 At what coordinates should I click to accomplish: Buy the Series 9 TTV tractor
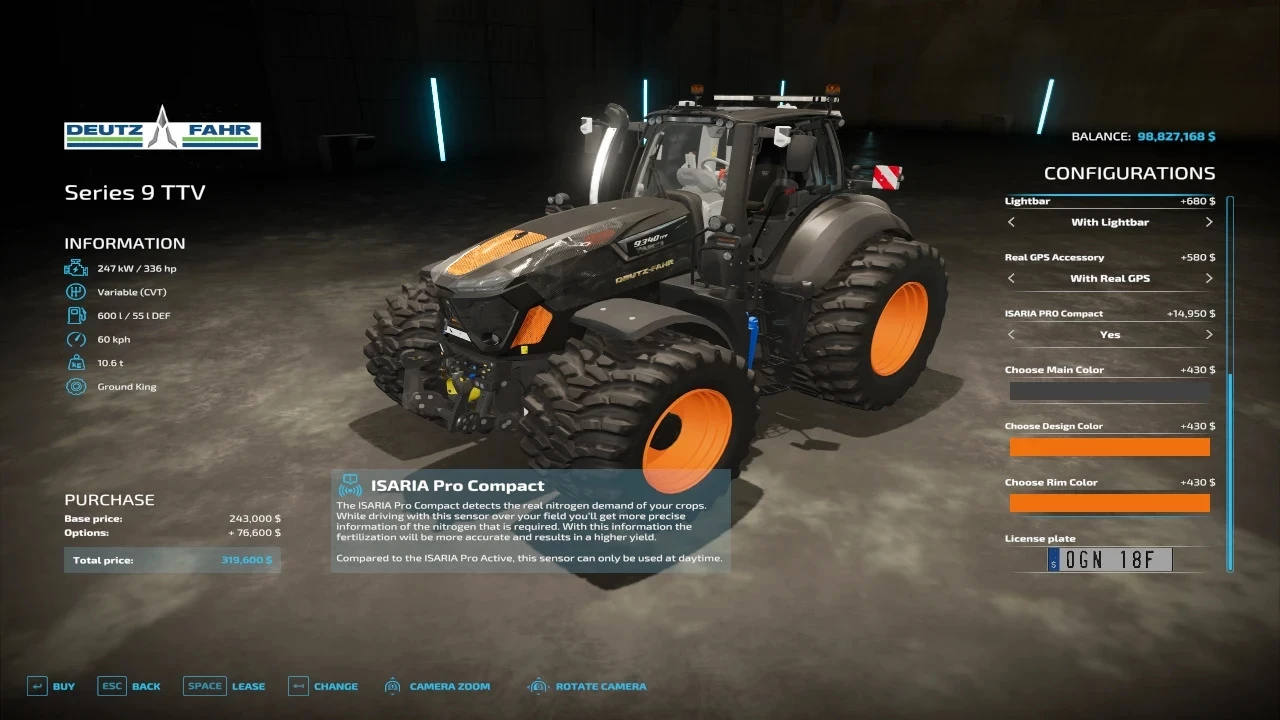pyautogui.click(x=52, y=686)
